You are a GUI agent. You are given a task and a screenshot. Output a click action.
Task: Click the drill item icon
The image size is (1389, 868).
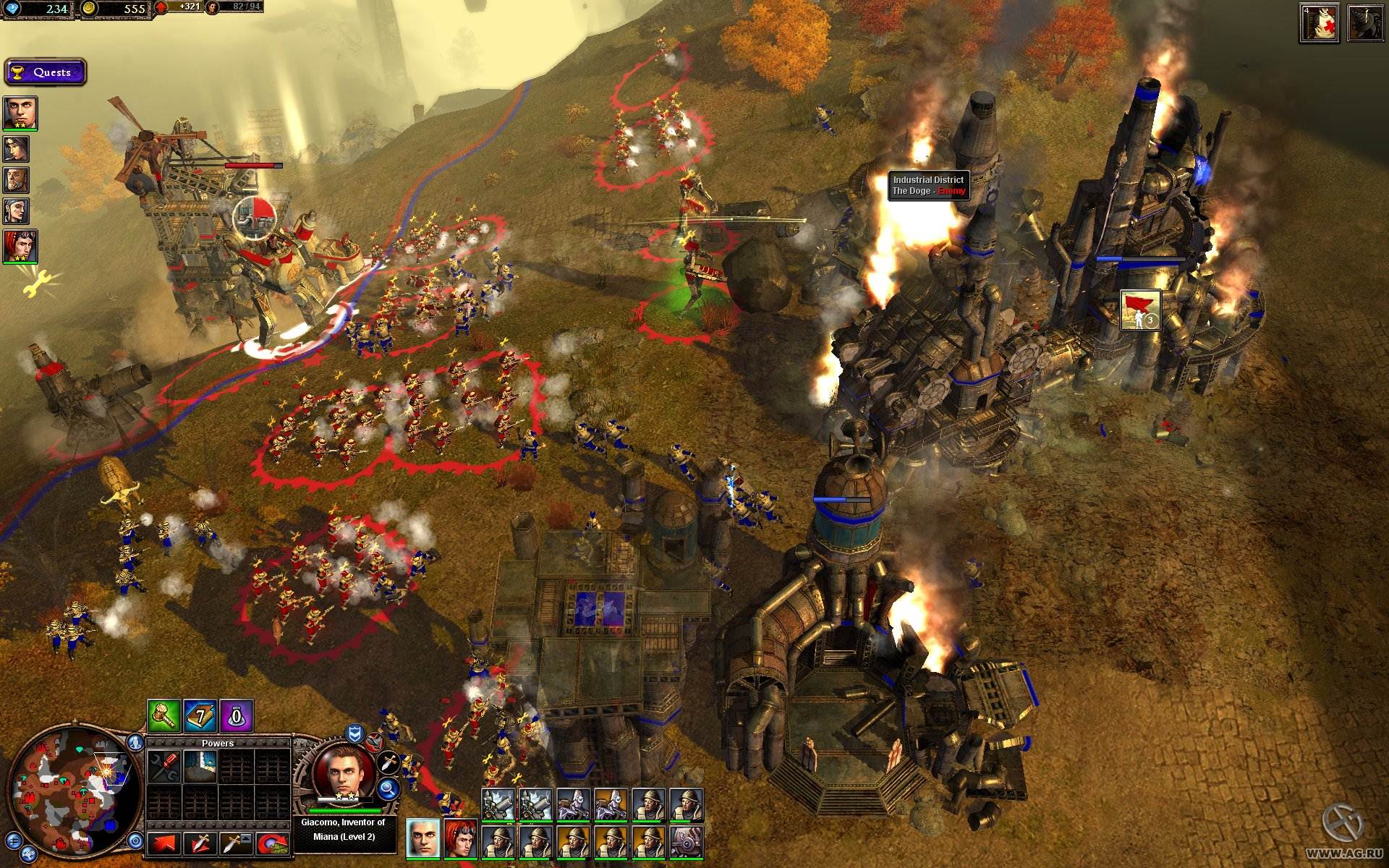click(1365, 24)
